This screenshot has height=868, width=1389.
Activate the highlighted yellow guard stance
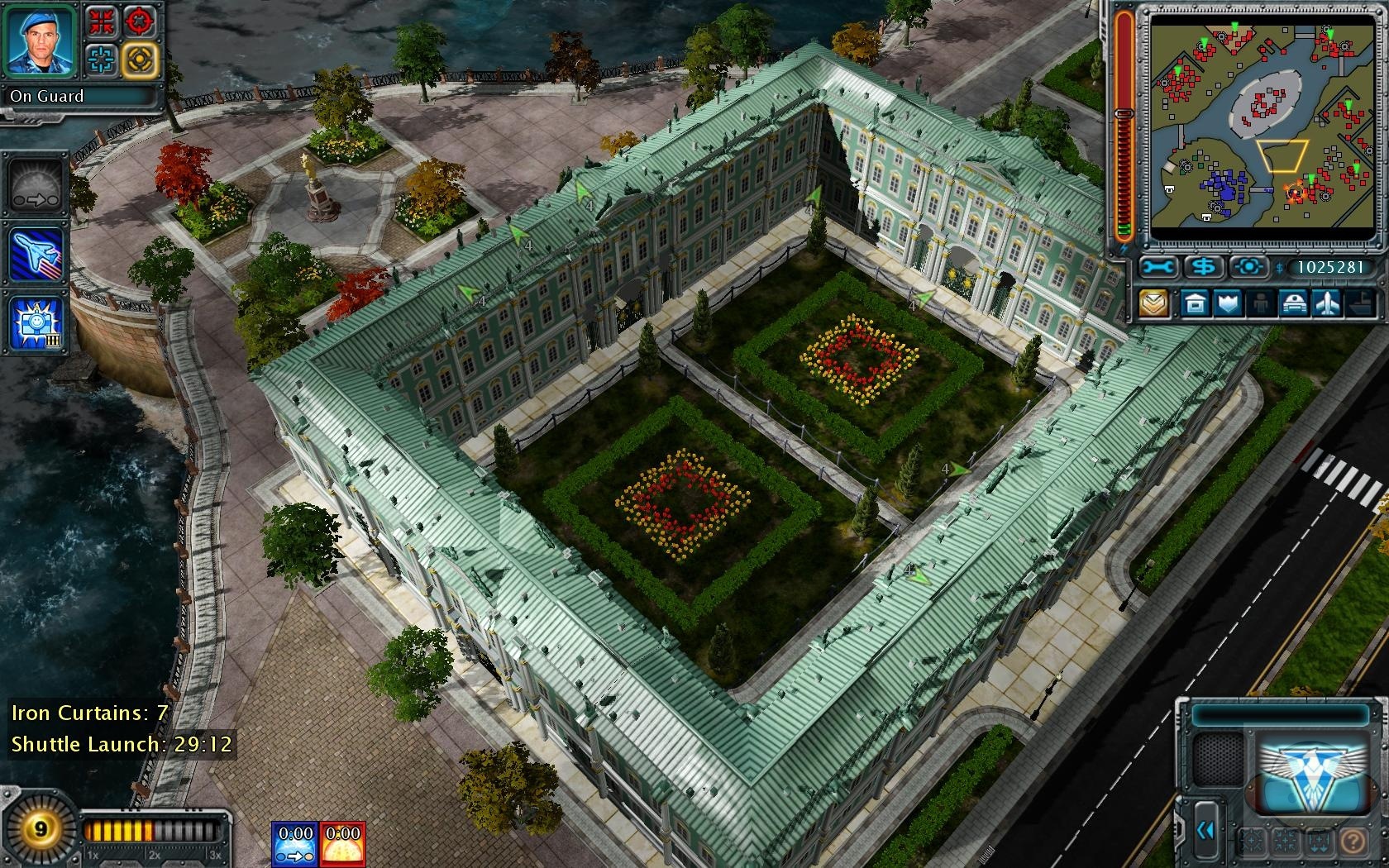coord(140,59)
